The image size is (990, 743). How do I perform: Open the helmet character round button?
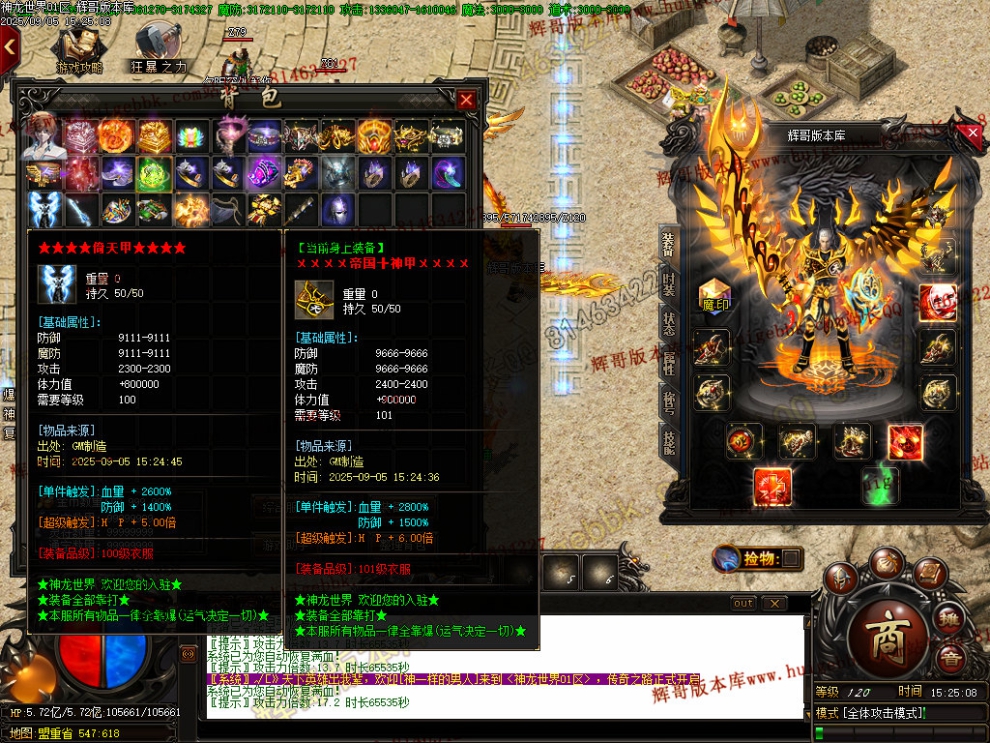click(x=842, y=579)
